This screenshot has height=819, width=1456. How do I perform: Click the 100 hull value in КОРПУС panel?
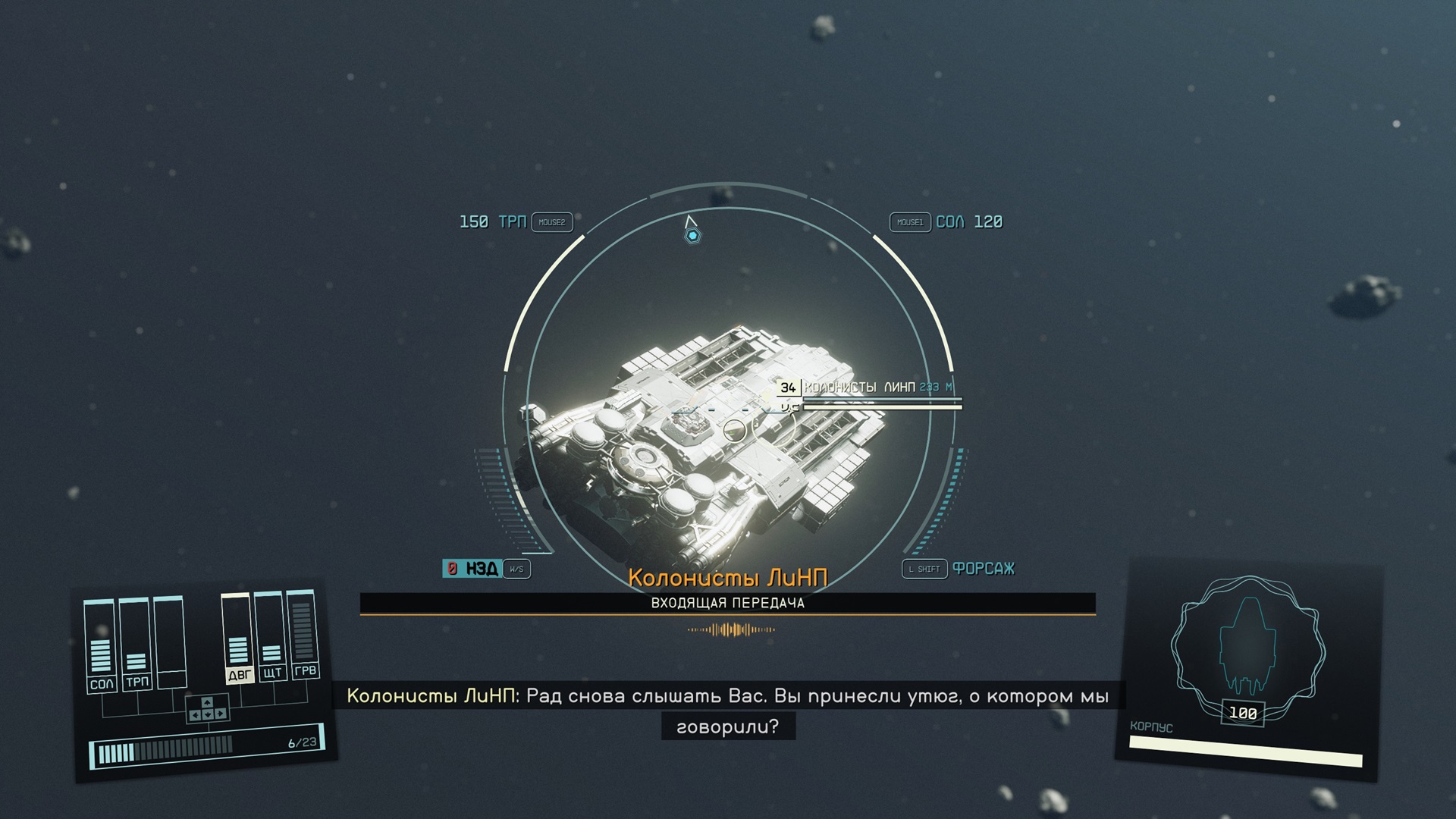(x=1241, y=714)
